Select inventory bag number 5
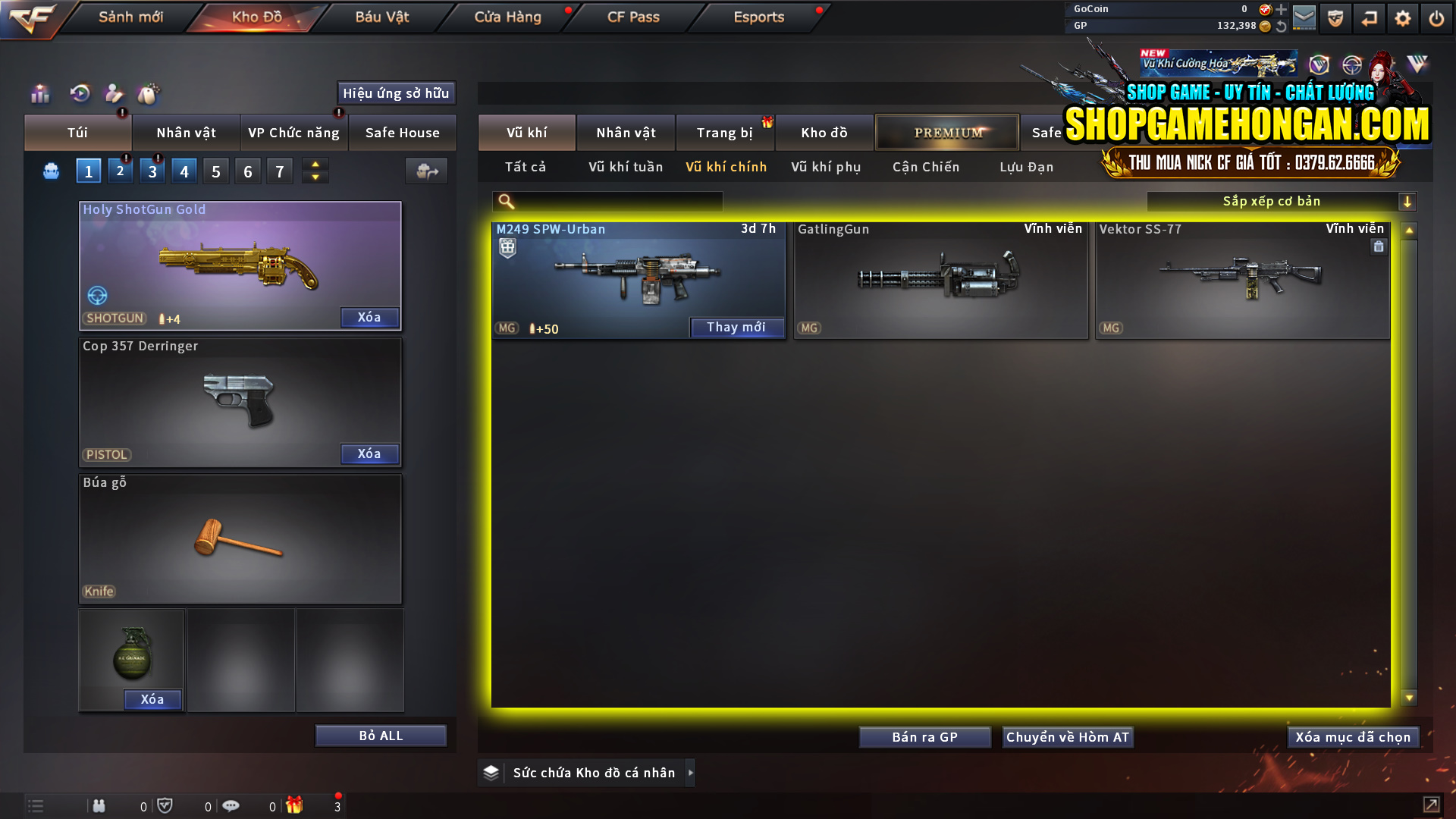The width and height of the screenshot is (1456, 819). point(215,171)
